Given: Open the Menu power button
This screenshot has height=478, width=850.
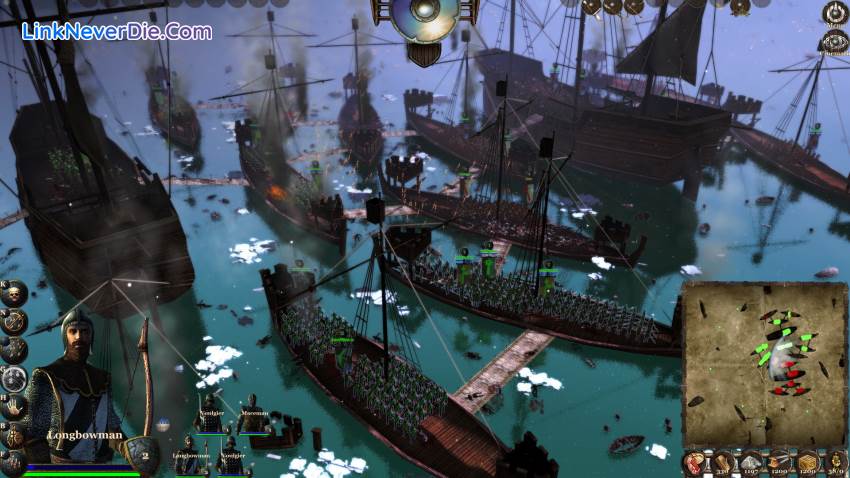Looking at the screenshot, I should click(x=834, y=12).
